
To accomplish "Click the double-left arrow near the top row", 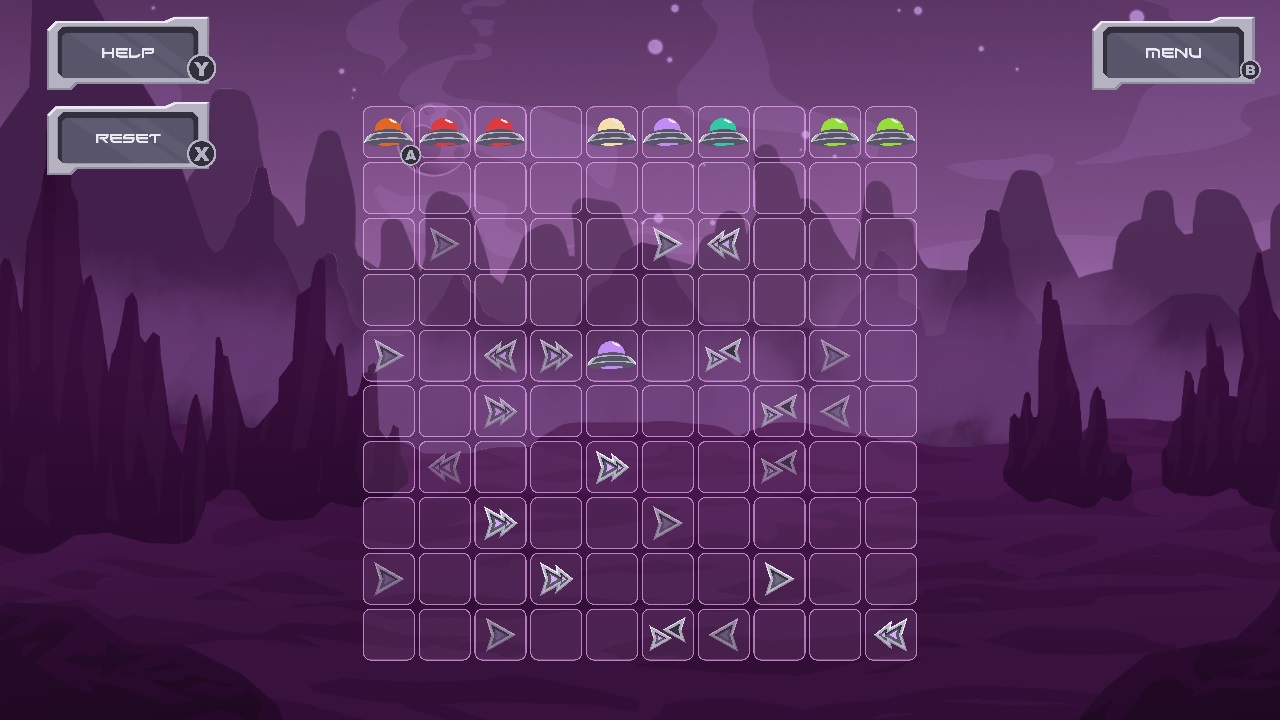I will pyautogui.click(x=725, y=243).
